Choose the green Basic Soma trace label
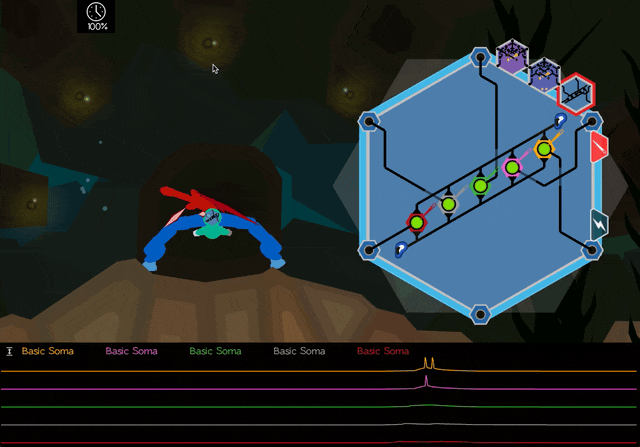 [215, 351]
